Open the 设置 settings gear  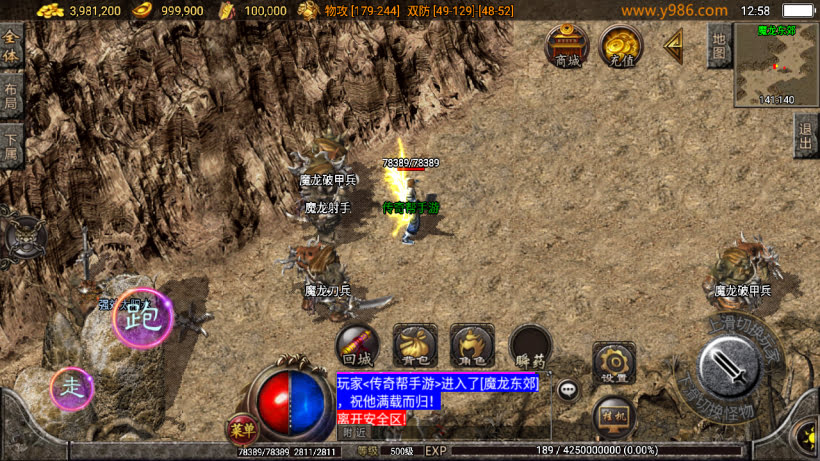(x=614, y=363)
